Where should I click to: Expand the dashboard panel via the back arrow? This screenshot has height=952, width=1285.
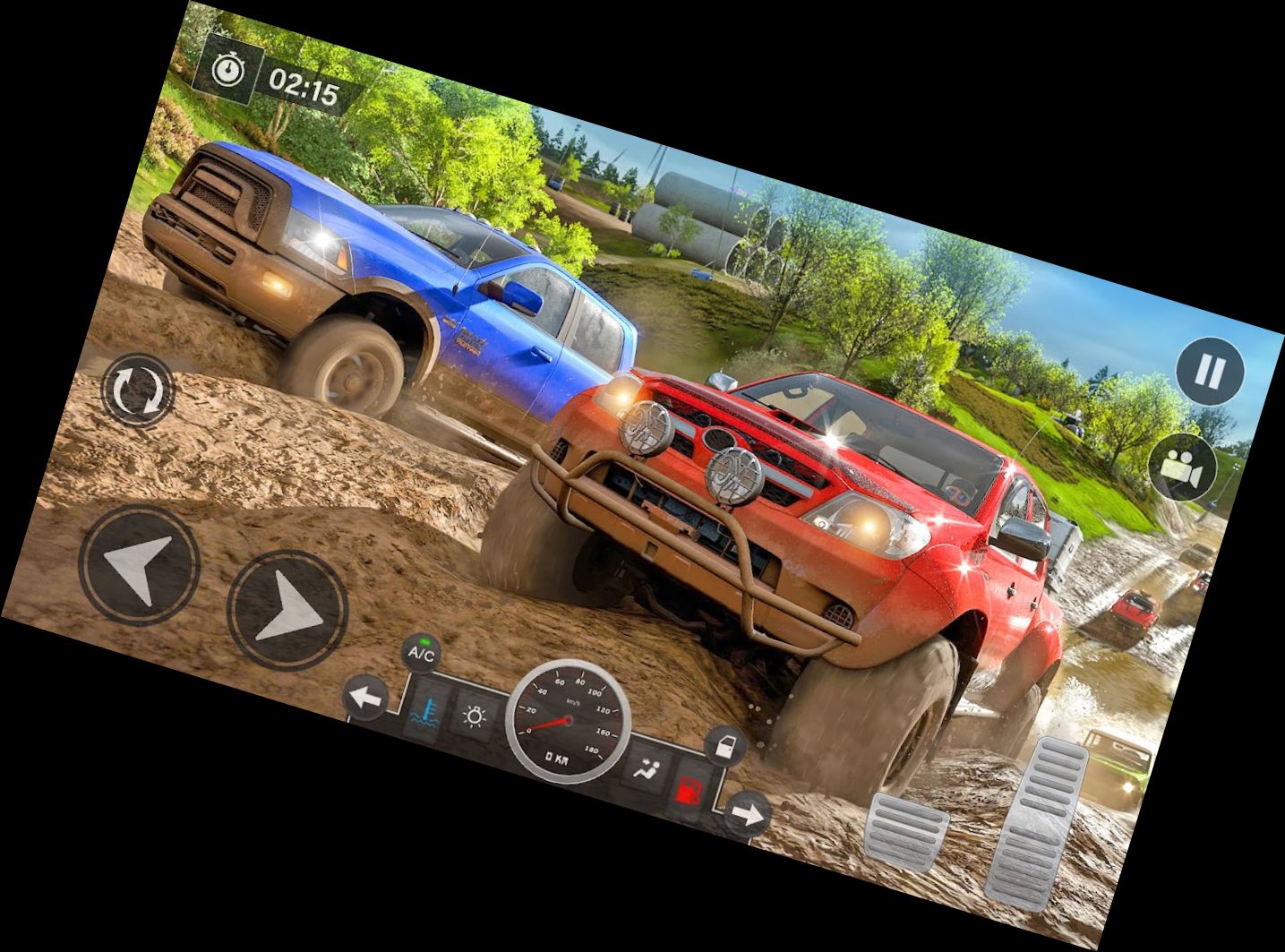pyautogui.click(x=364, y=697)
